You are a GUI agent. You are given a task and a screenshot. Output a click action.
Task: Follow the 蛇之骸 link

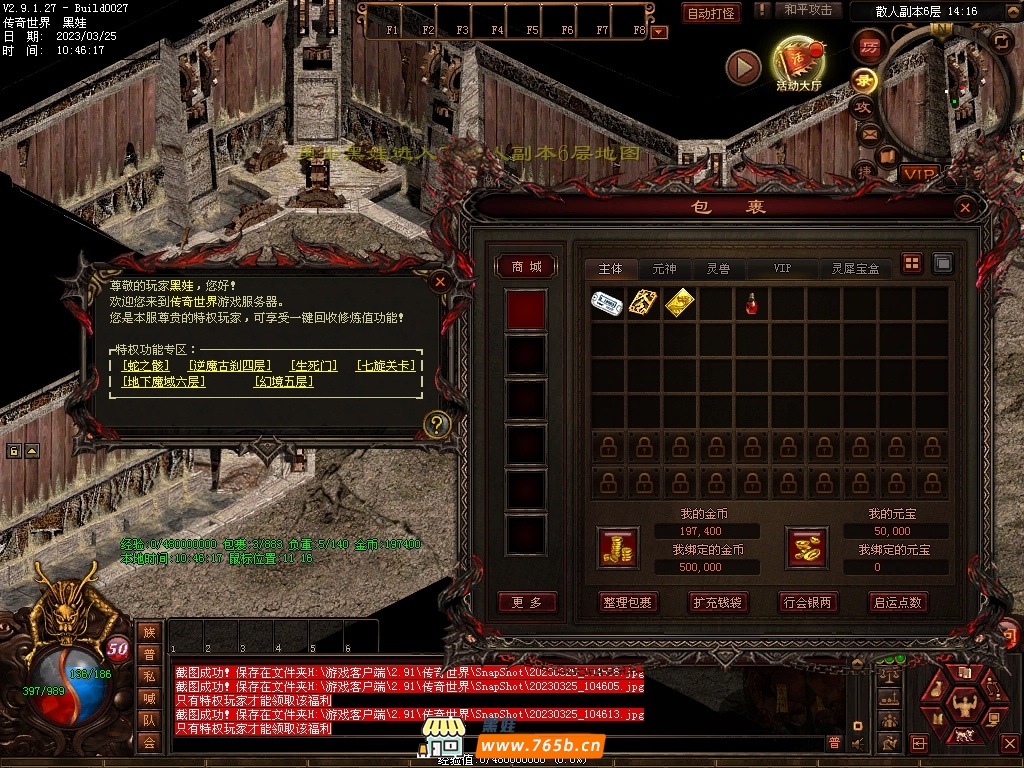tap(145, 366)
